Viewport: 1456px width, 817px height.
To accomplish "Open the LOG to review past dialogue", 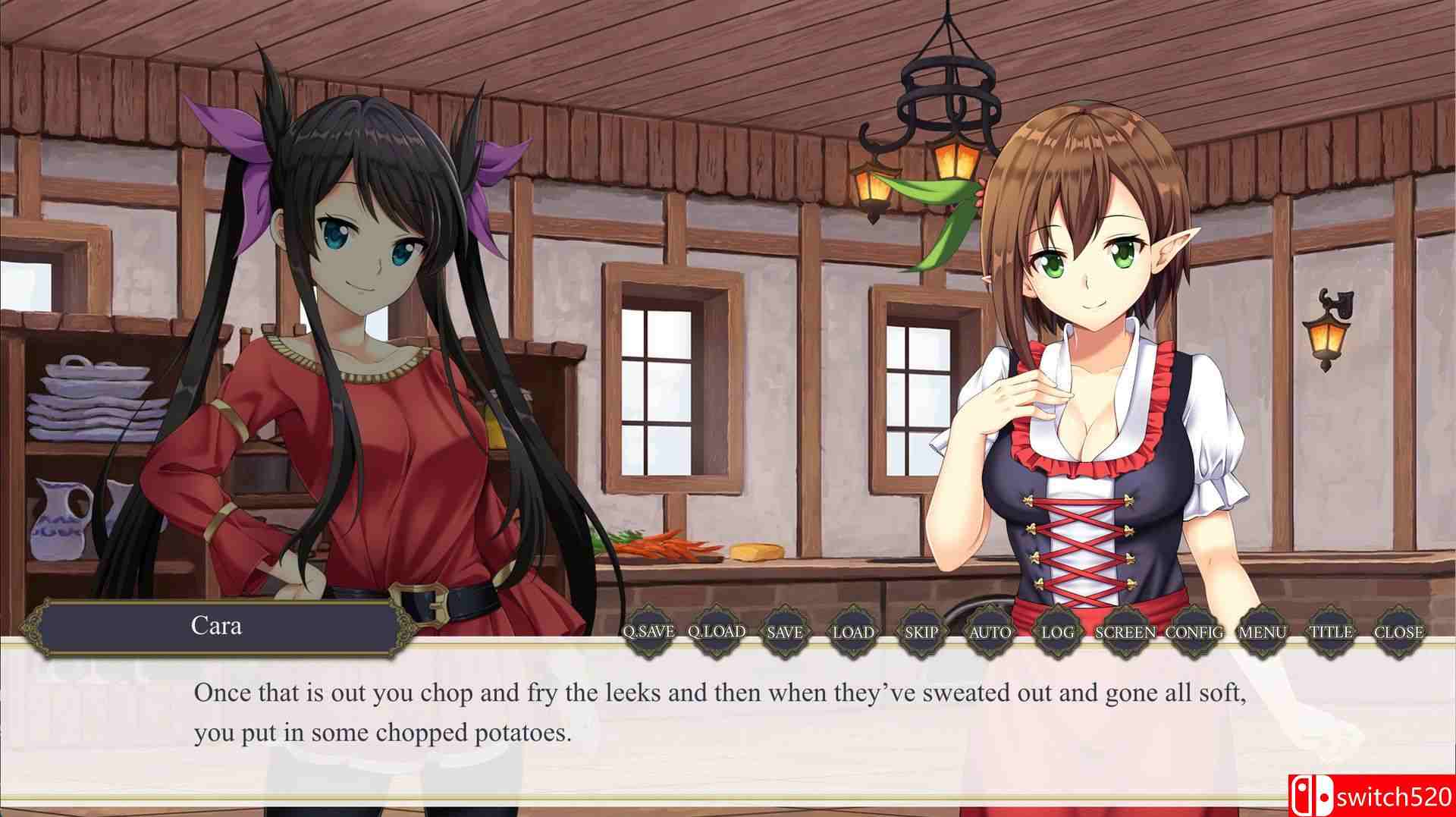I will pyautogui.click(x=1056, y=631).
